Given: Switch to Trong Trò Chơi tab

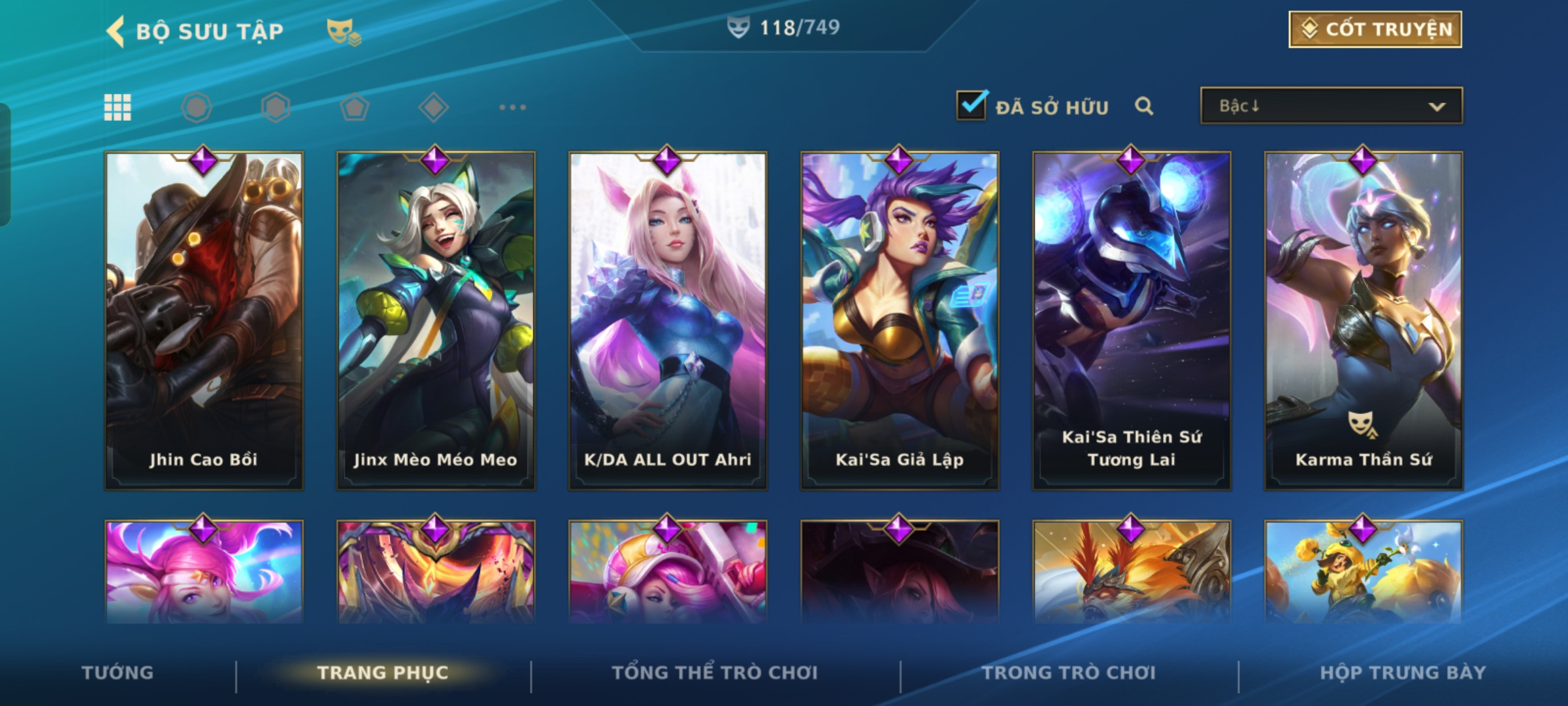Looking at the screenshot, I should coord(1069,673).
